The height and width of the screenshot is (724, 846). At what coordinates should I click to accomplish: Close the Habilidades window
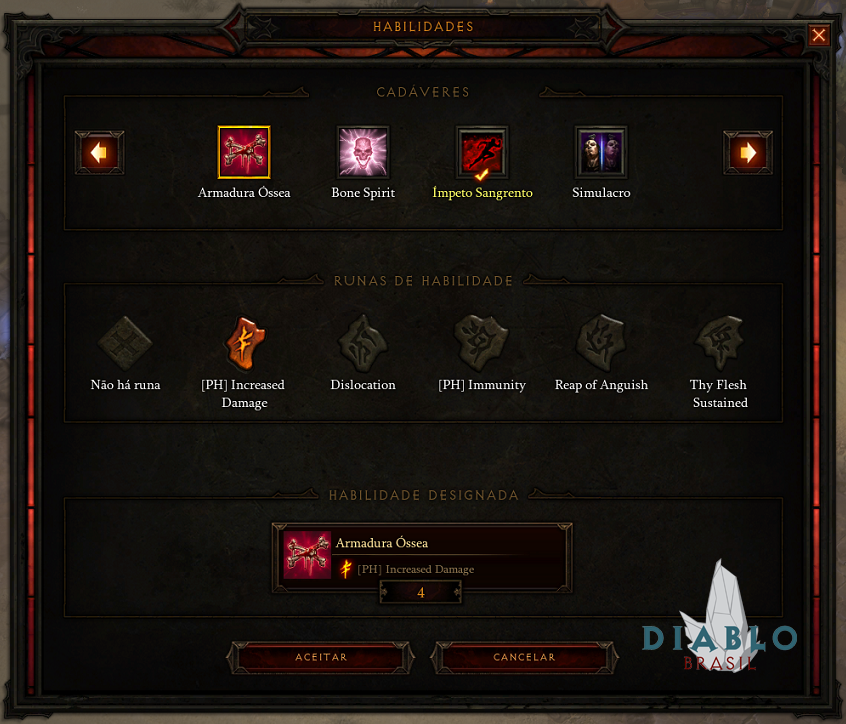point(819,36)
